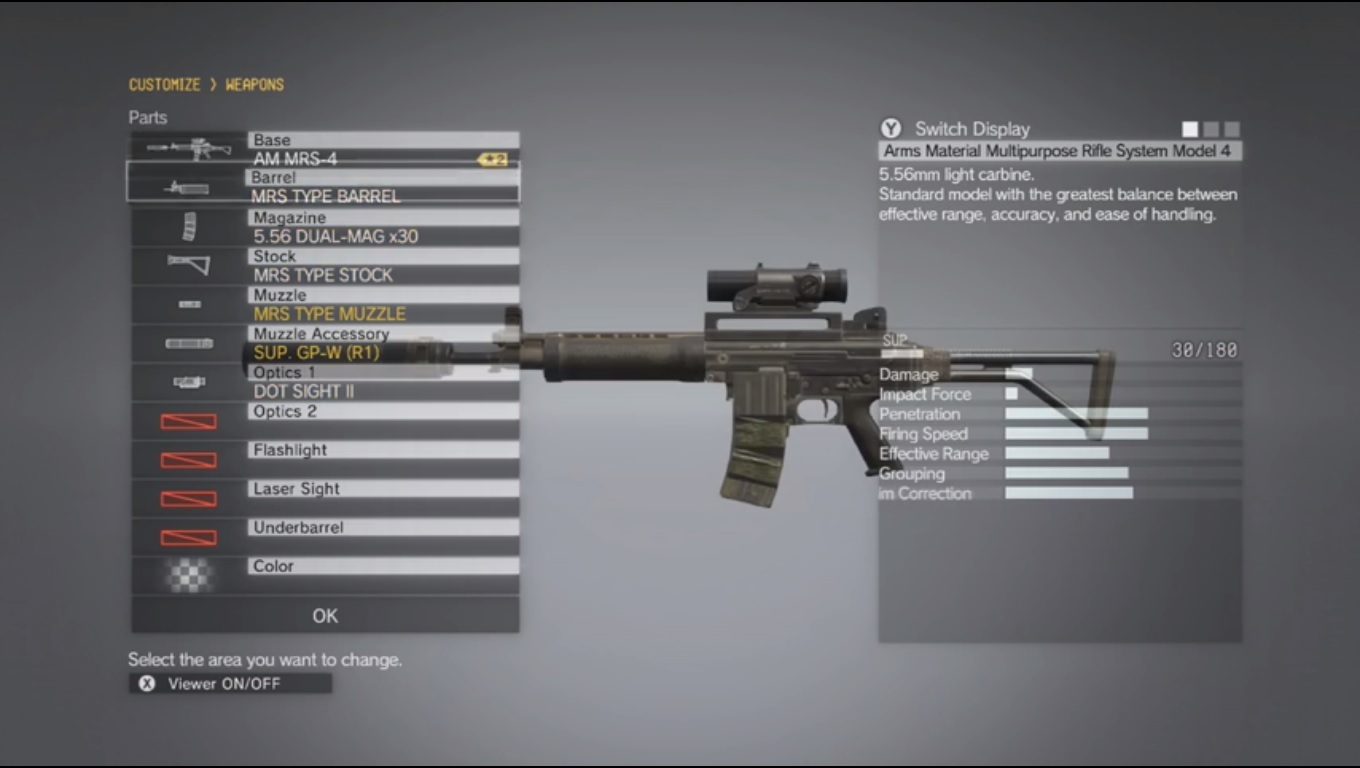Change the Muzzle MRS TYPE MUZZLE
Image resolution: width=1360 pixels, height=768 pixels.
[384, 305]
